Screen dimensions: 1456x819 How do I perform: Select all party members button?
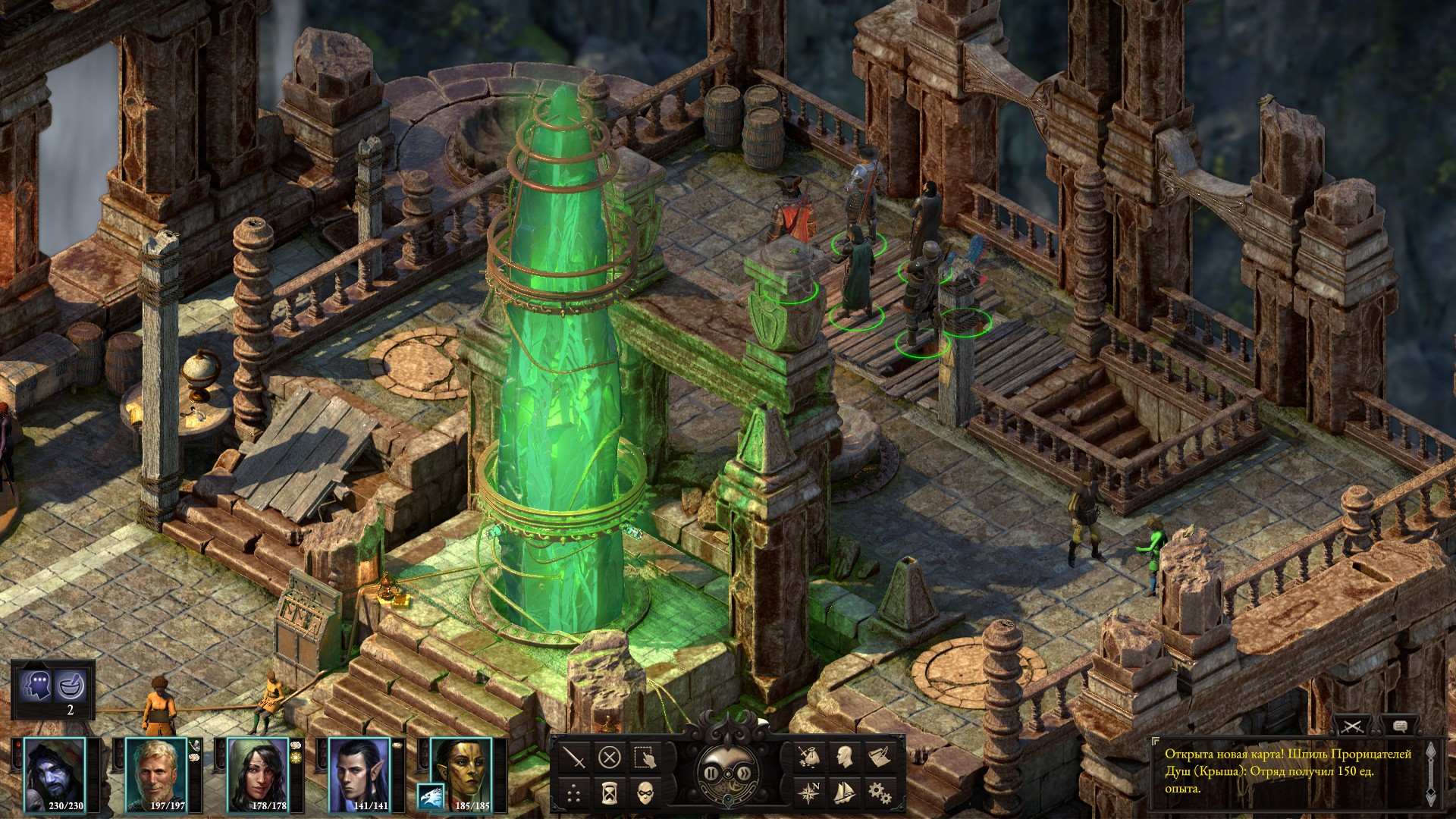point(645,757)
